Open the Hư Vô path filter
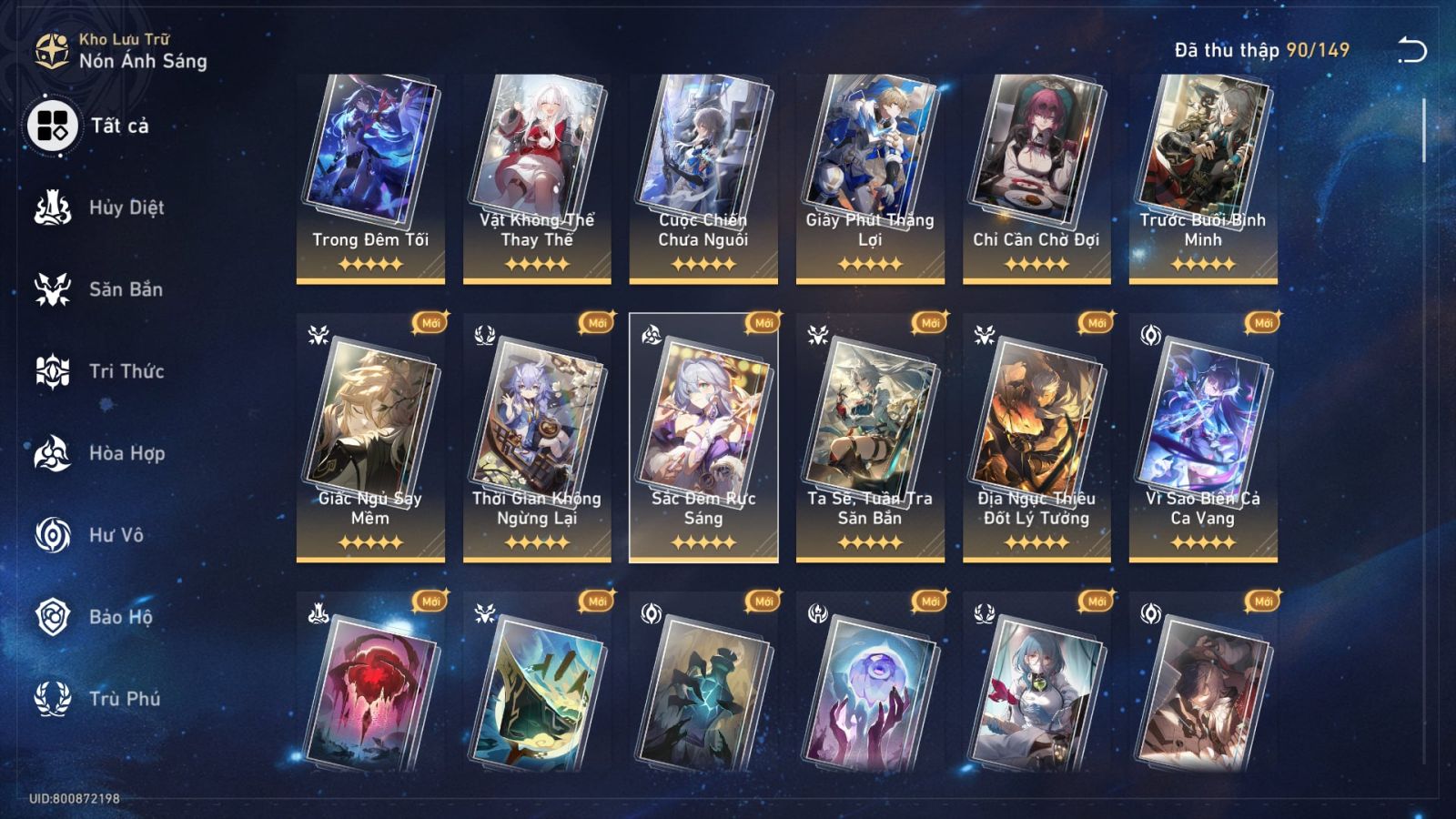This screenshot has width=1456, height=819. coord(53,535)
